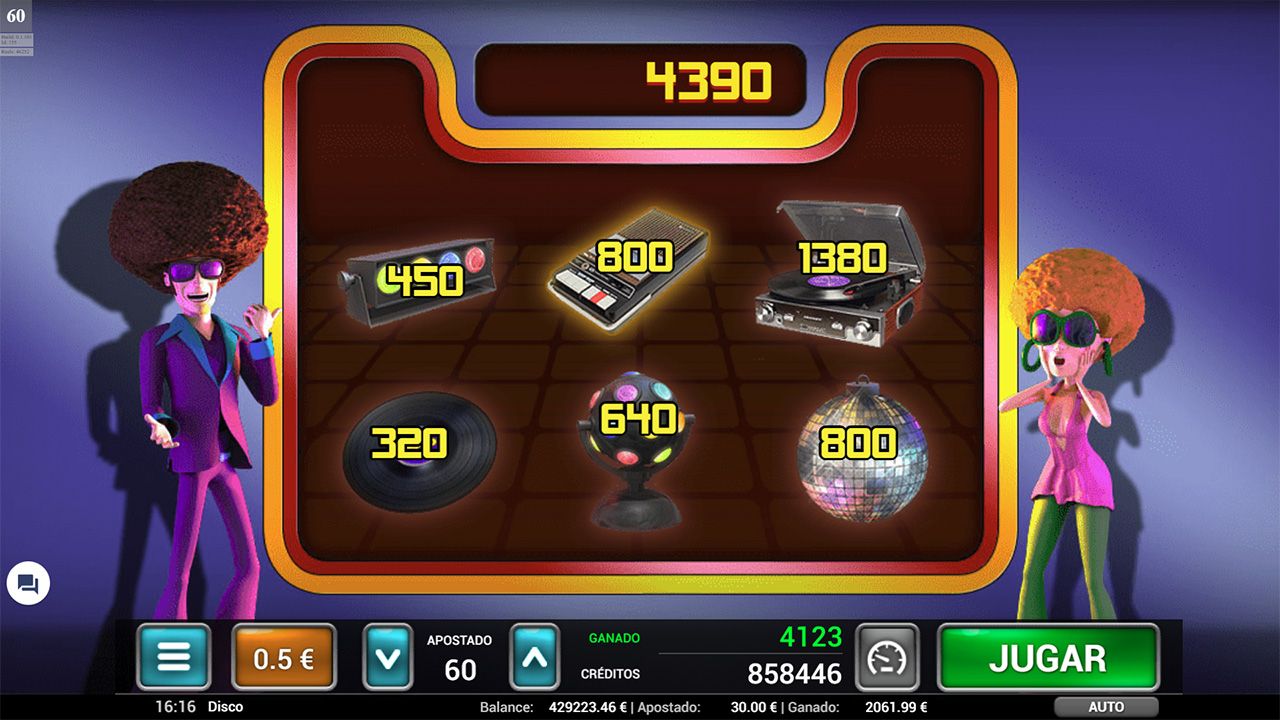Select the orange 0.5 € coin value button

[x=282, y=656]
